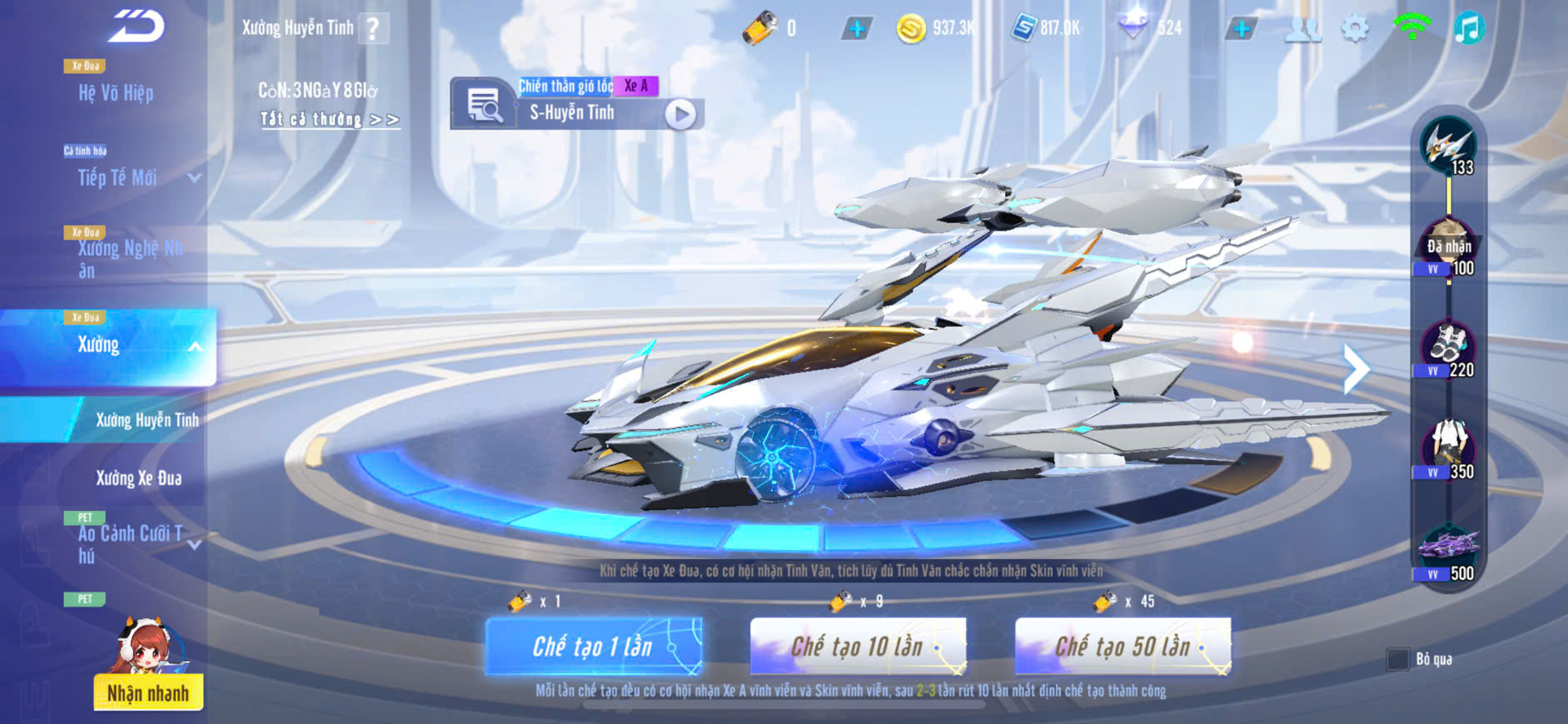Open the car detail preview magnifier
1568x724 pixels.
point(482,106)
